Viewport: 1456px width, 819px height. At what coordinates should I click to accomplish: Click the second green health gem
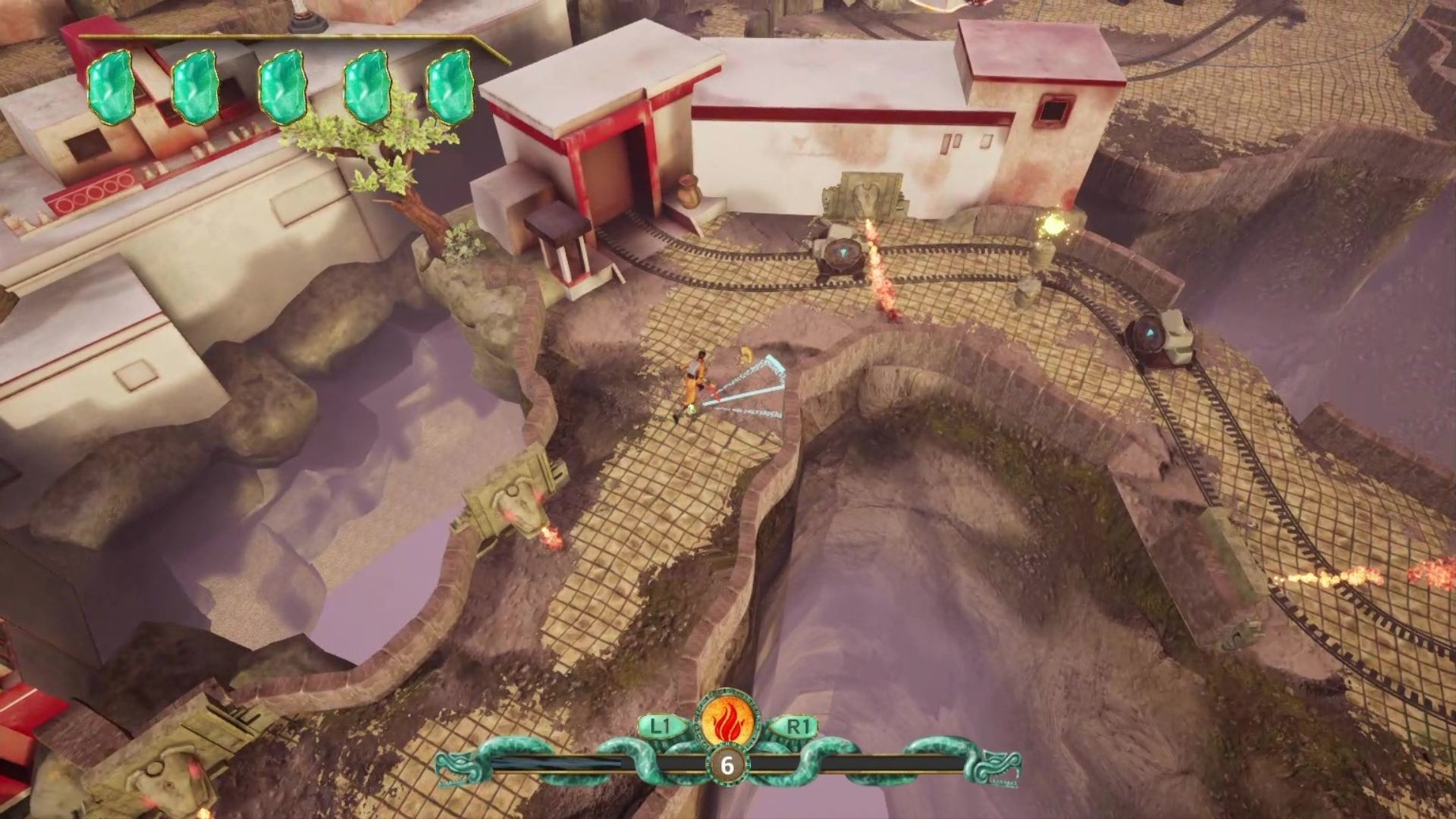click(195, 86)
